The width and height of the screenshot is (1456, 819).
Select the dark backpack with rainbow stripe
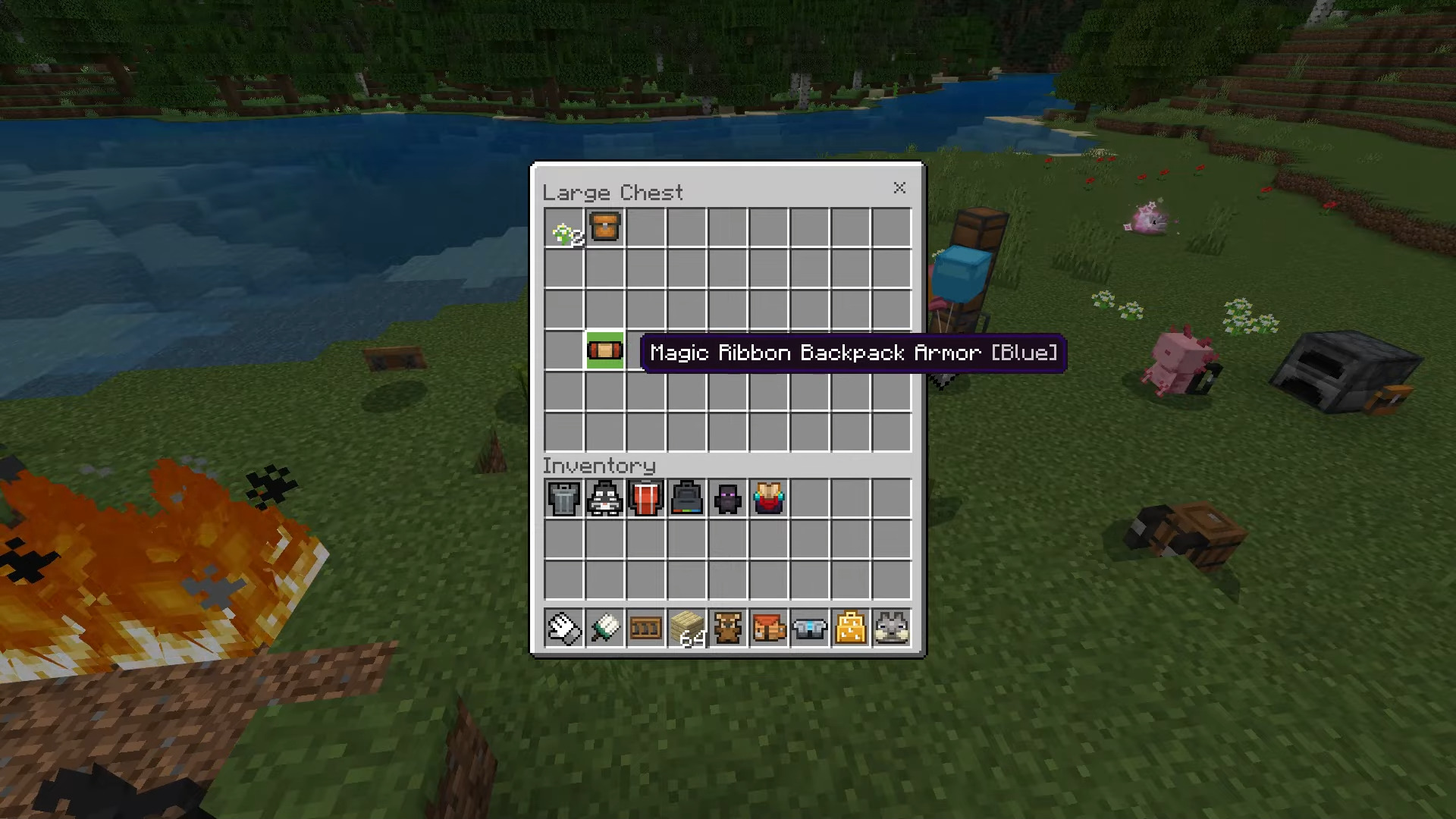click(x=687, y=499)
